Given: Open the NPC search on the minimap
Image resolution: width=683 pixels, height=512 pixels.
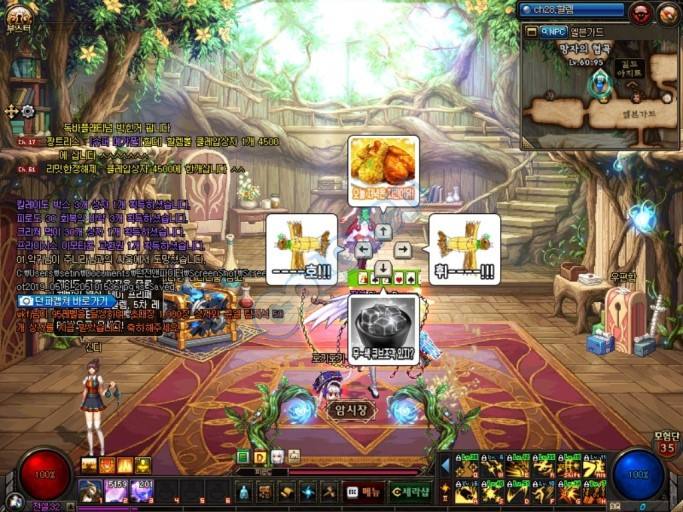Looking at the screenshot, I should 555,31.
